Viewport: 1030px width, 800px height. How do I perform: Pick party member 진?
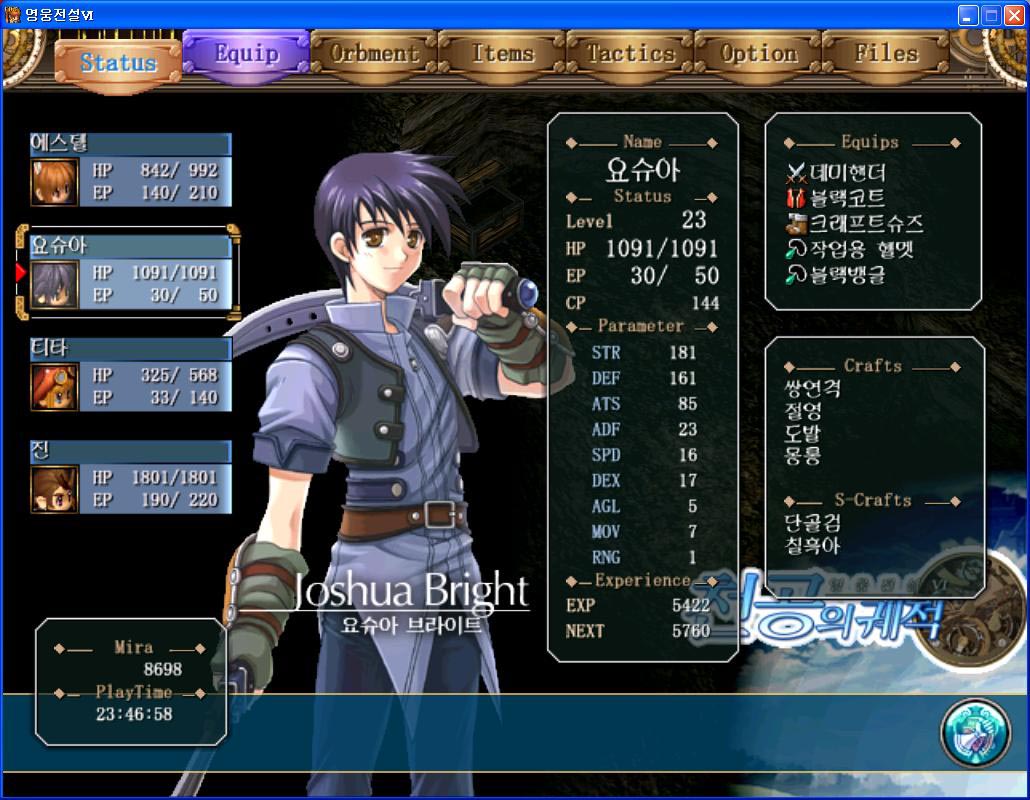pyautogui.click(x=131, y=477)
